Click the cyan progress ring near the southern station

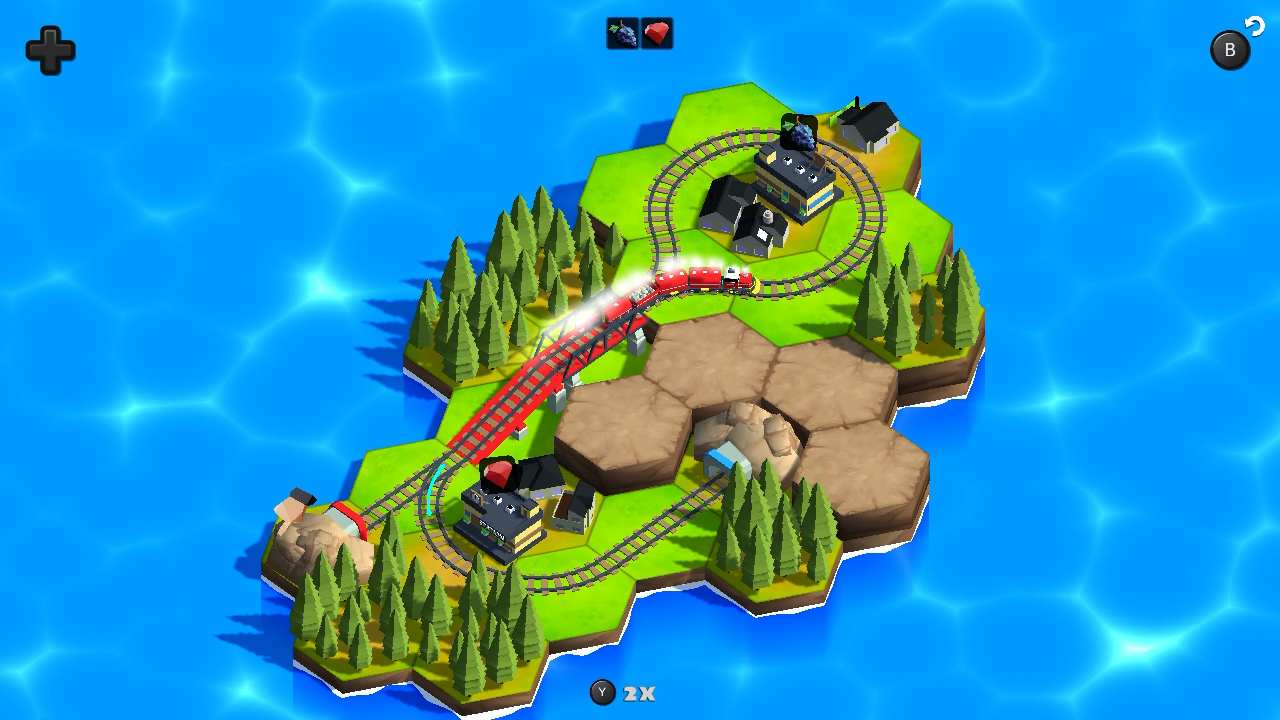[435, 490]
